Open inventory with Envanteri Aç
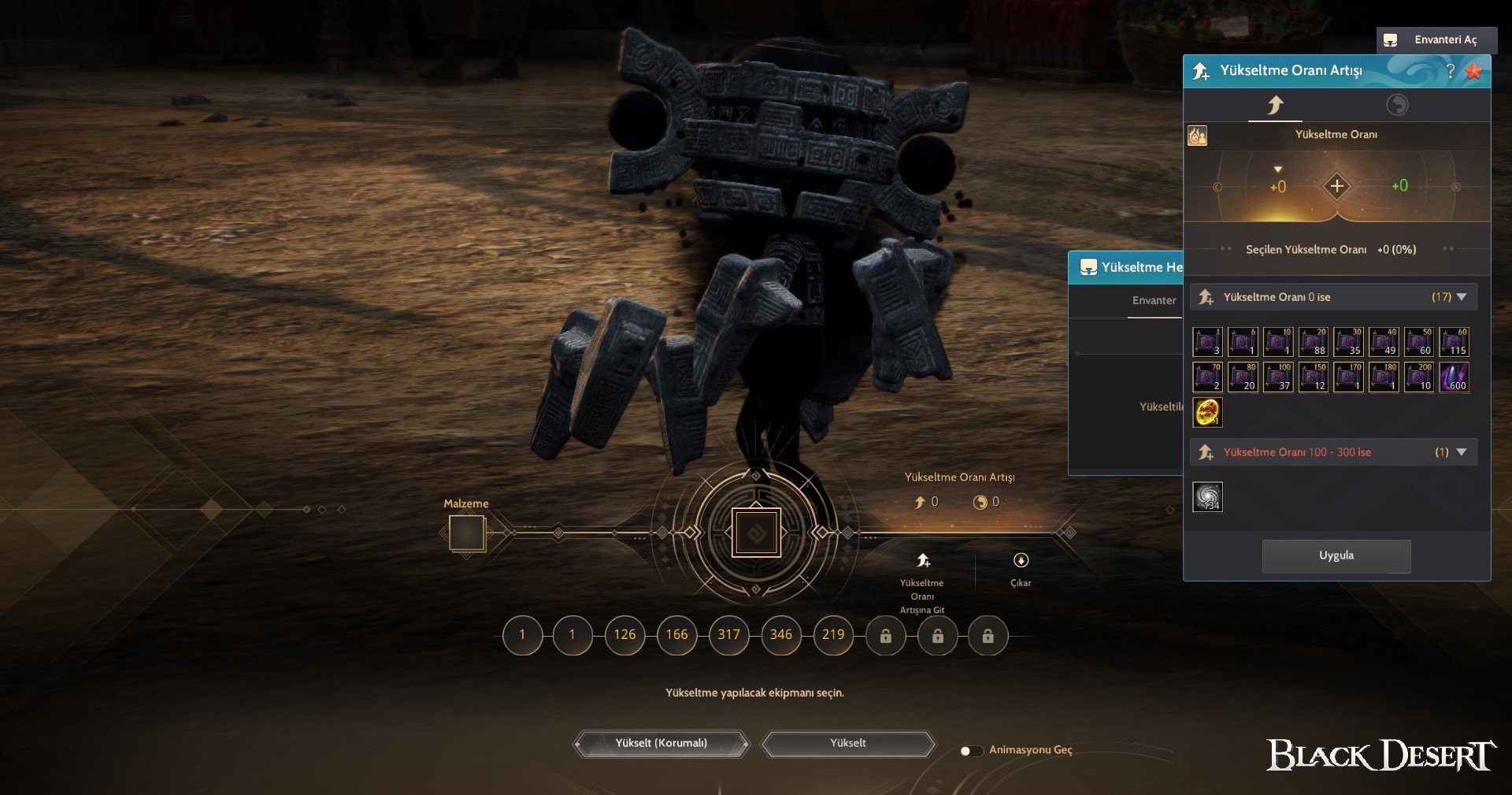Image resolution: width=1512 pixels, height=795 pixels. pos(1436,39)
